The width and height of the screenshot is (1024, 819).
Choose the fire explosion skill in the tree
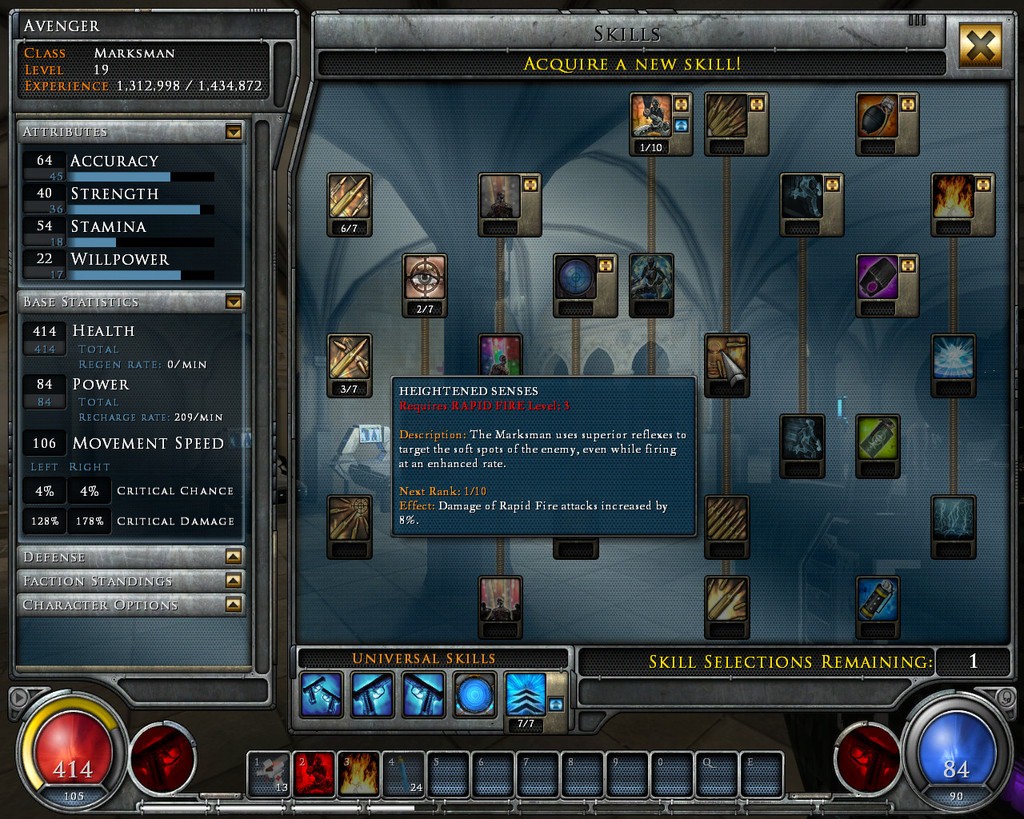pyautogui.click(x=954, y=197)
